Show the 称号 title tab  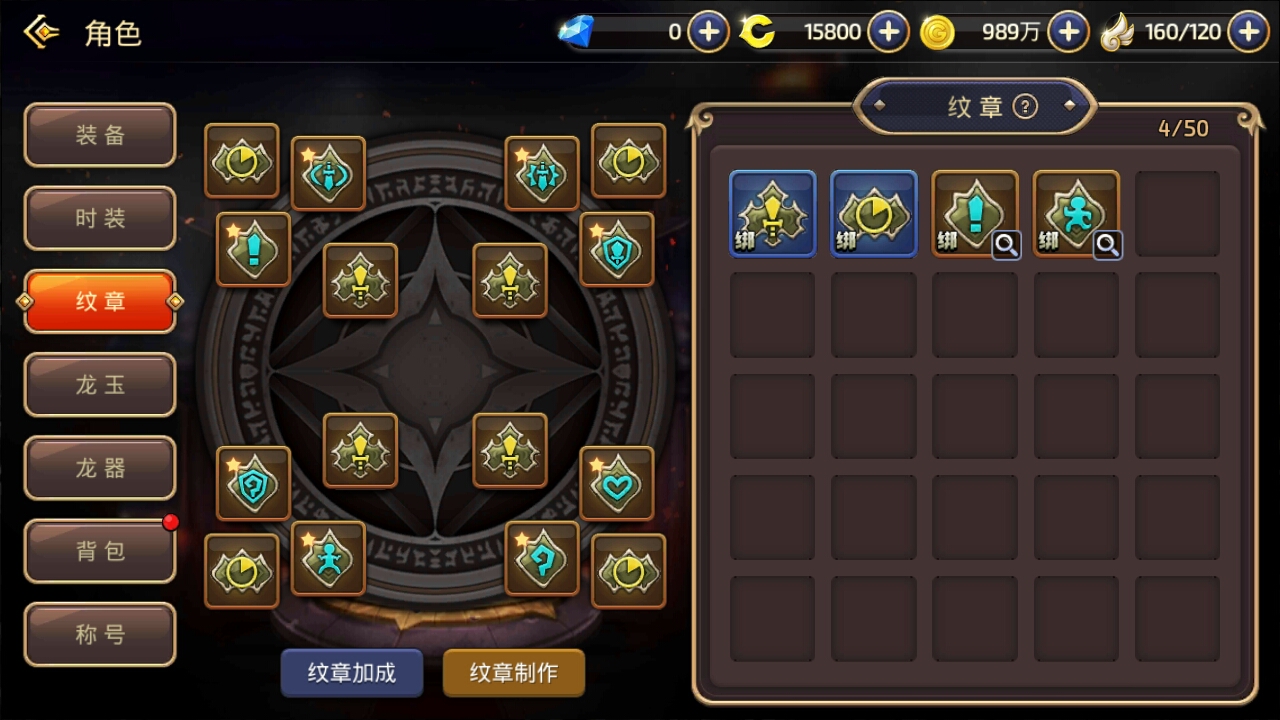click(100, 633)
